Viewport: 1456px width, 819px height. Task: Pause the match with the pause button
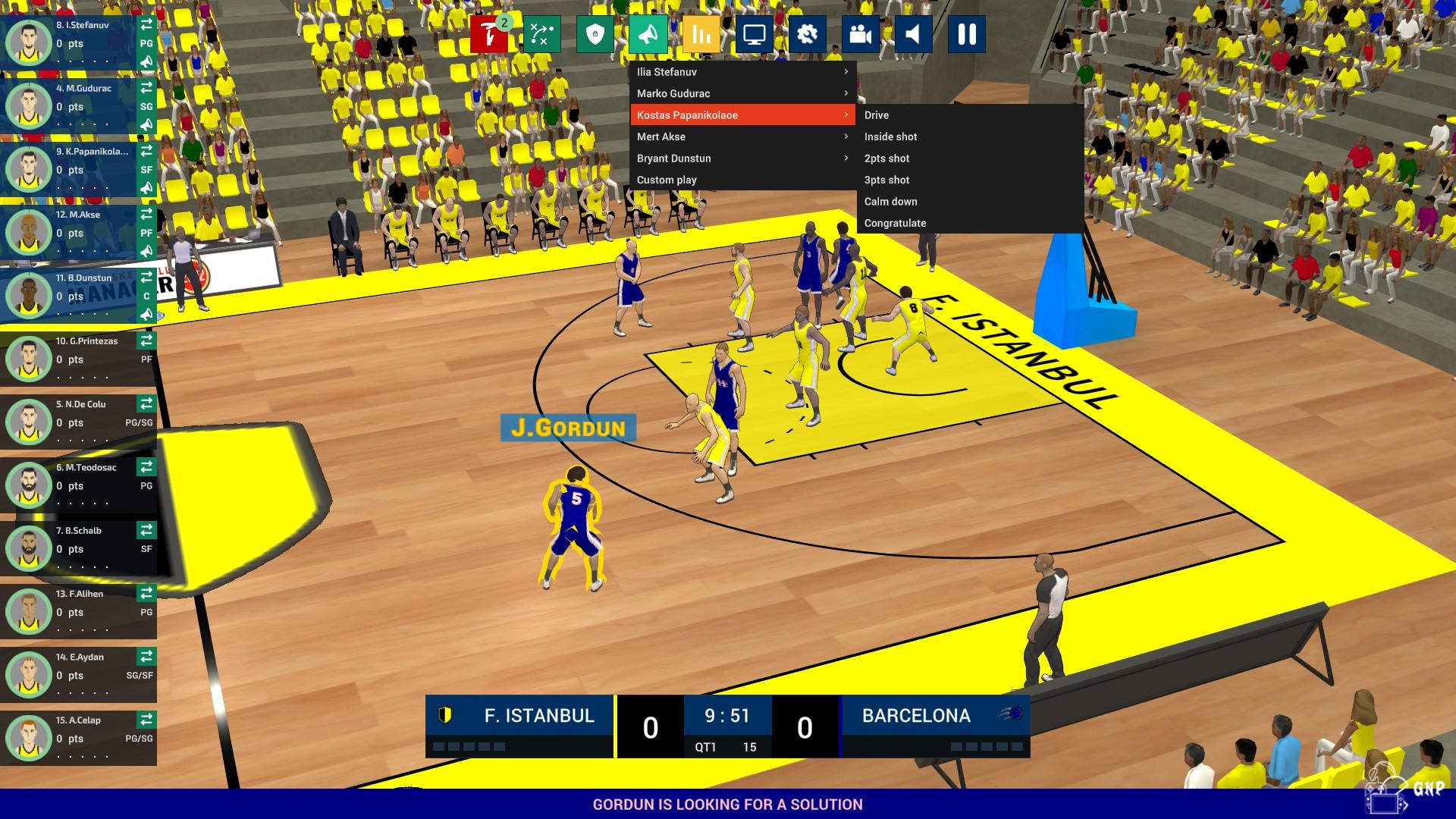coord(966,34)
